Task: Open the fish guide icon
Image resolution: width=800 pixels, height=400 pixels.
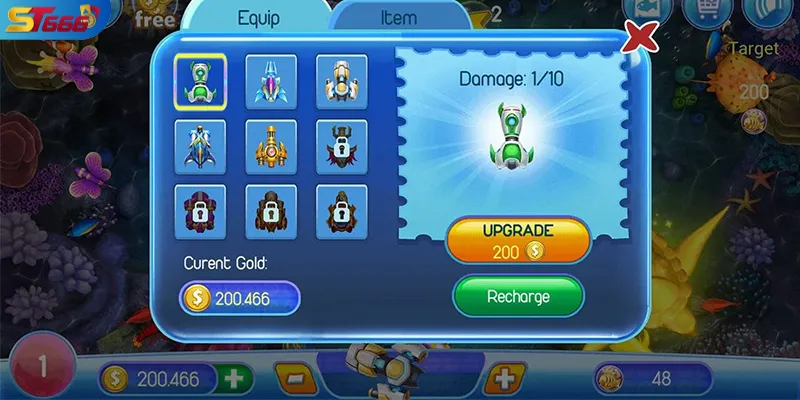Action: (x=646, y=10)
